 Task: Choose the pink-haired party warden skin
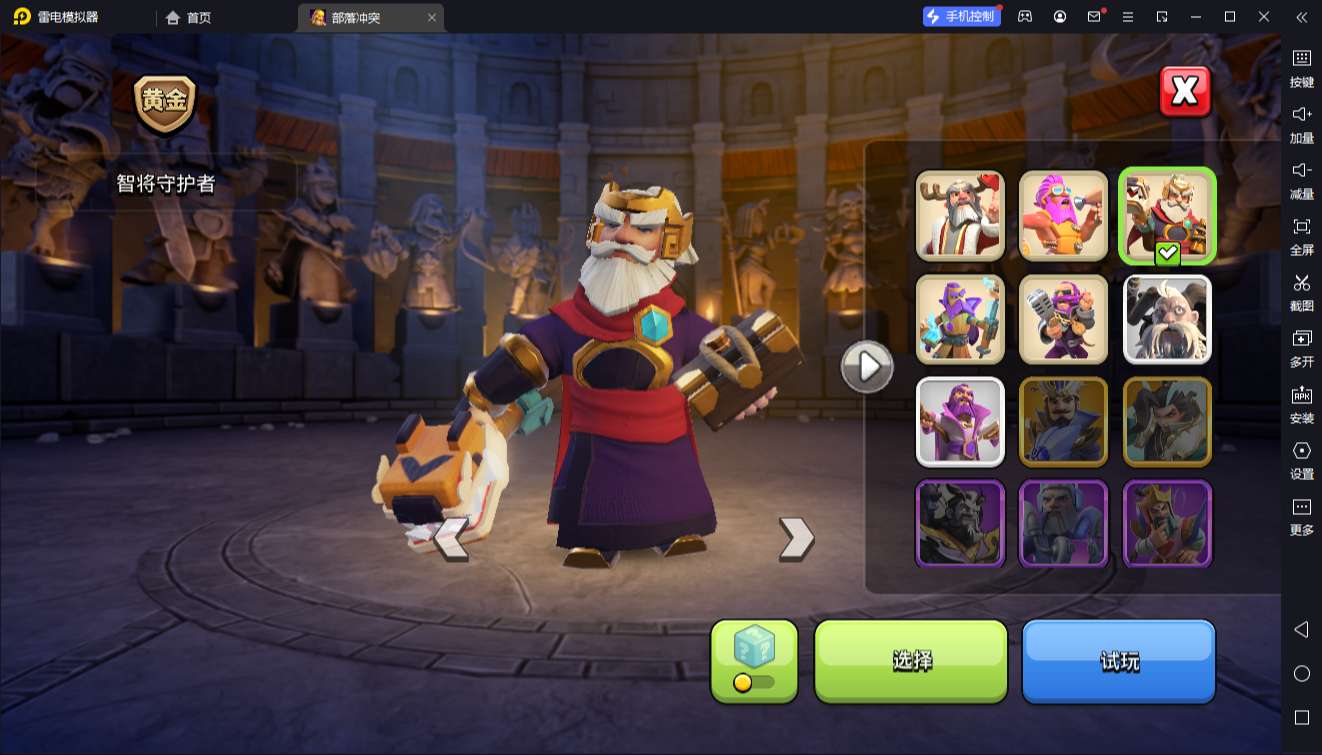[x=1063, y=216]
